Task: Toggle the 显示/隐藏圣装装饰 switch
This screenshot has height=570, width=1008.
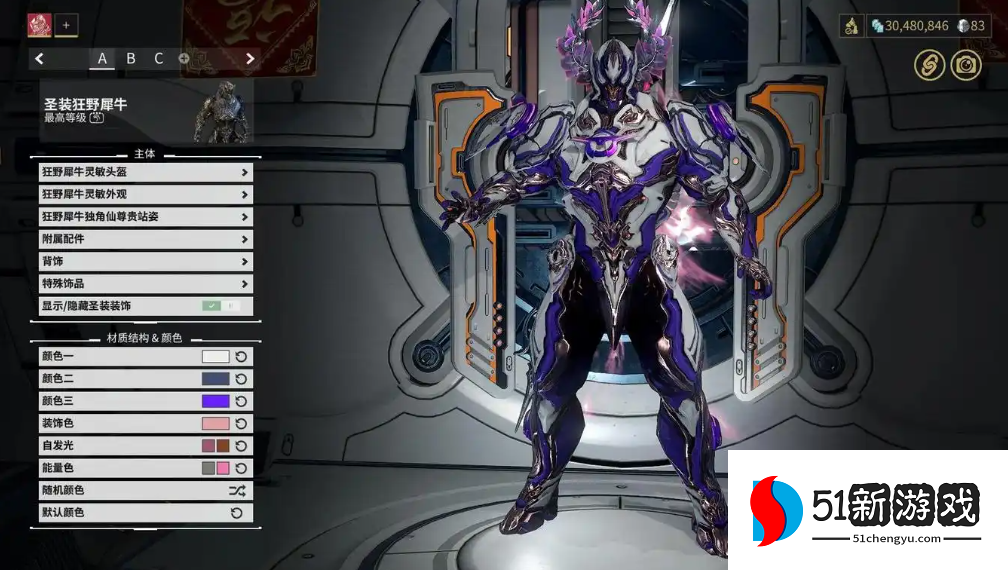Action: [x=220, y=306]
